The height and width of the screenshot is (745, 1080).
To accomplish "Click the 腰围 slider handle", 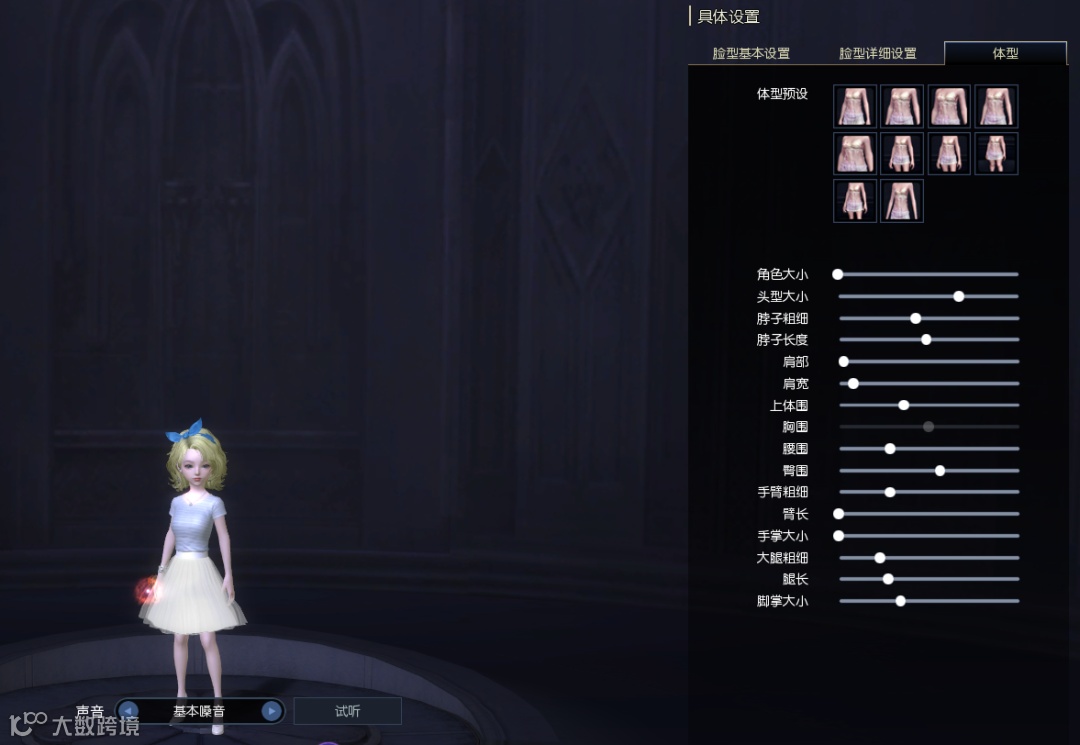I will pyautogui.click(x=890, y=448).
